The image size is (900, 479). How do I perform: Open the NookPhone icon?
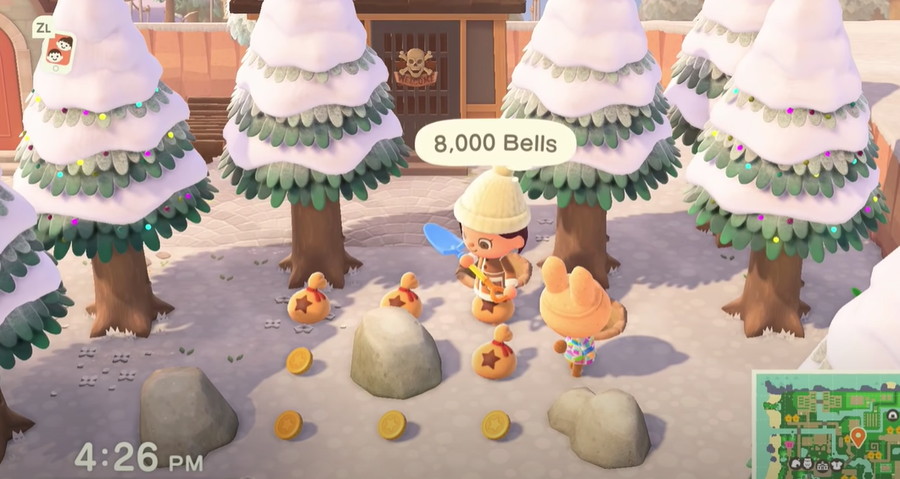[60, 51]
